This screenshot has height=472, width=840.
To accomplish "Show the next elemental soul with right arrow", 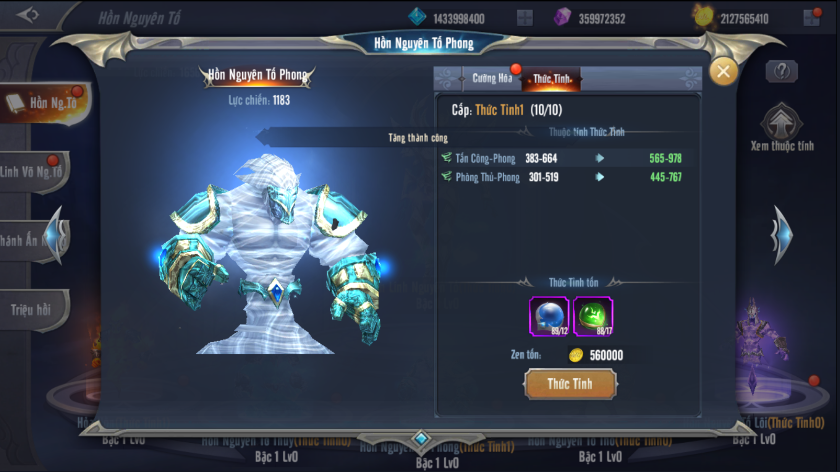I will pyautogui.click(x=783, y=235).
